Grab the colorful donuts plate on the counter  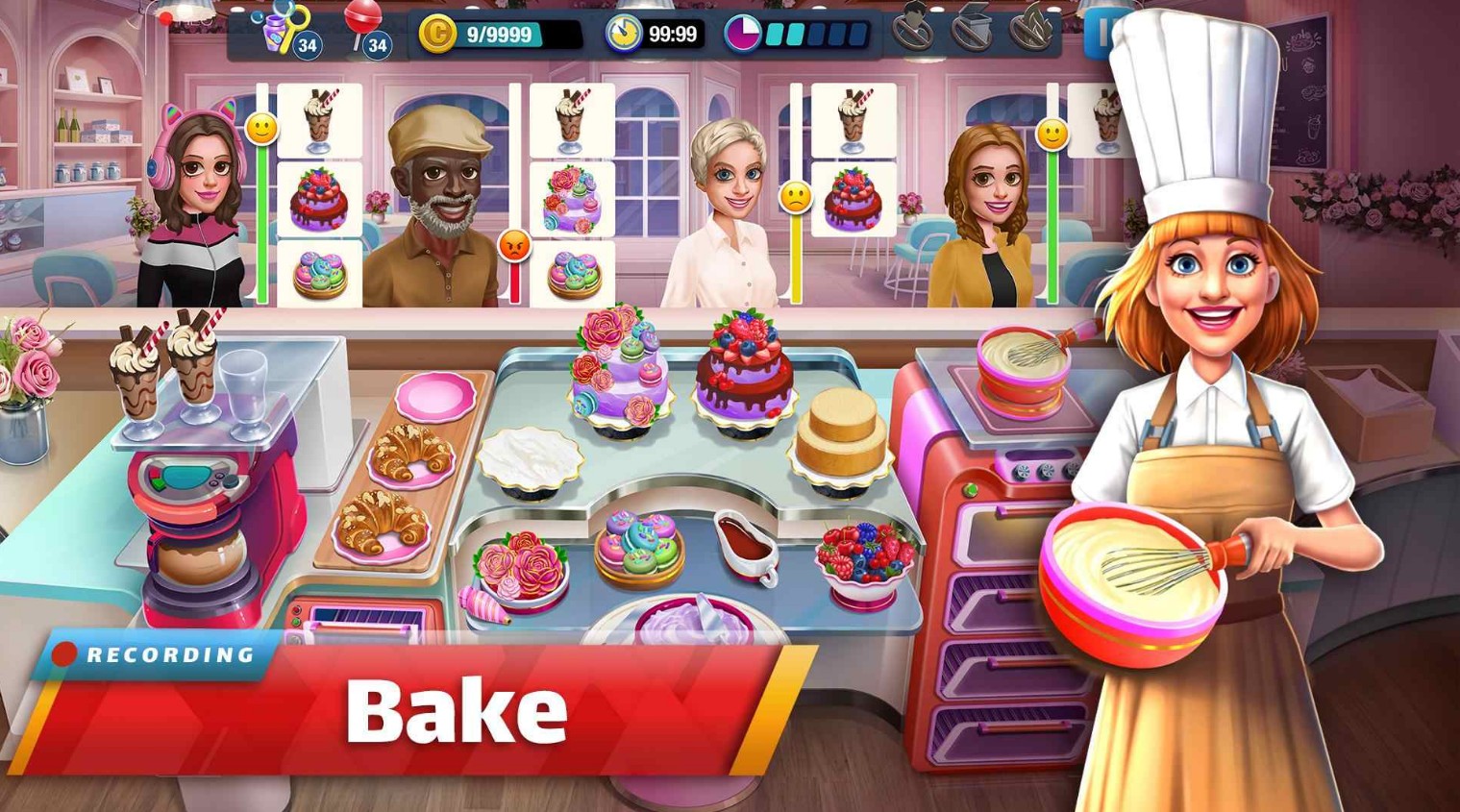pyautogui.click(x=638, y=550)
